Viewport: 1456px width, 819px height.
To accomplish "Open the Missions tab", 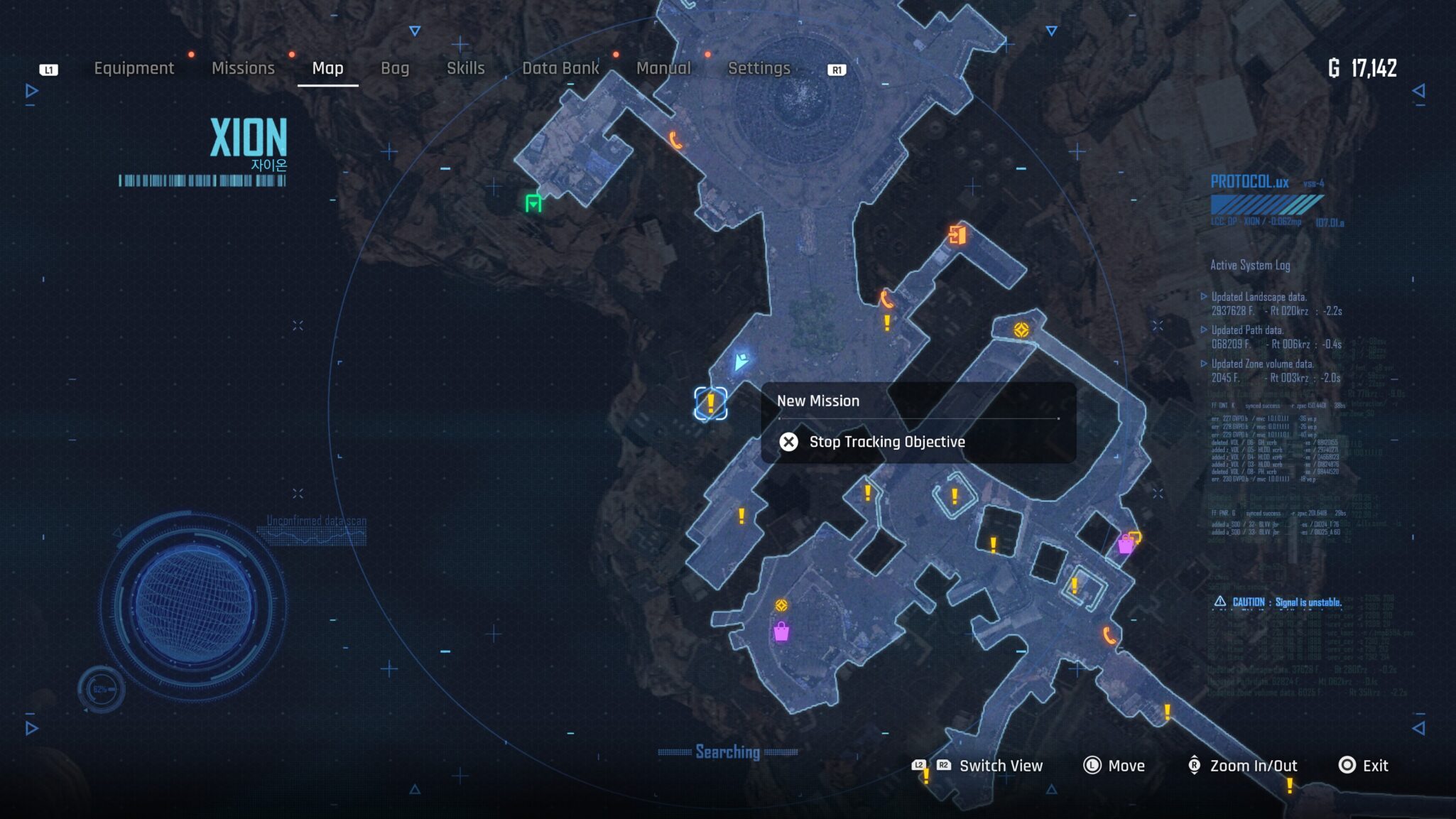I will tap(243, 68).
